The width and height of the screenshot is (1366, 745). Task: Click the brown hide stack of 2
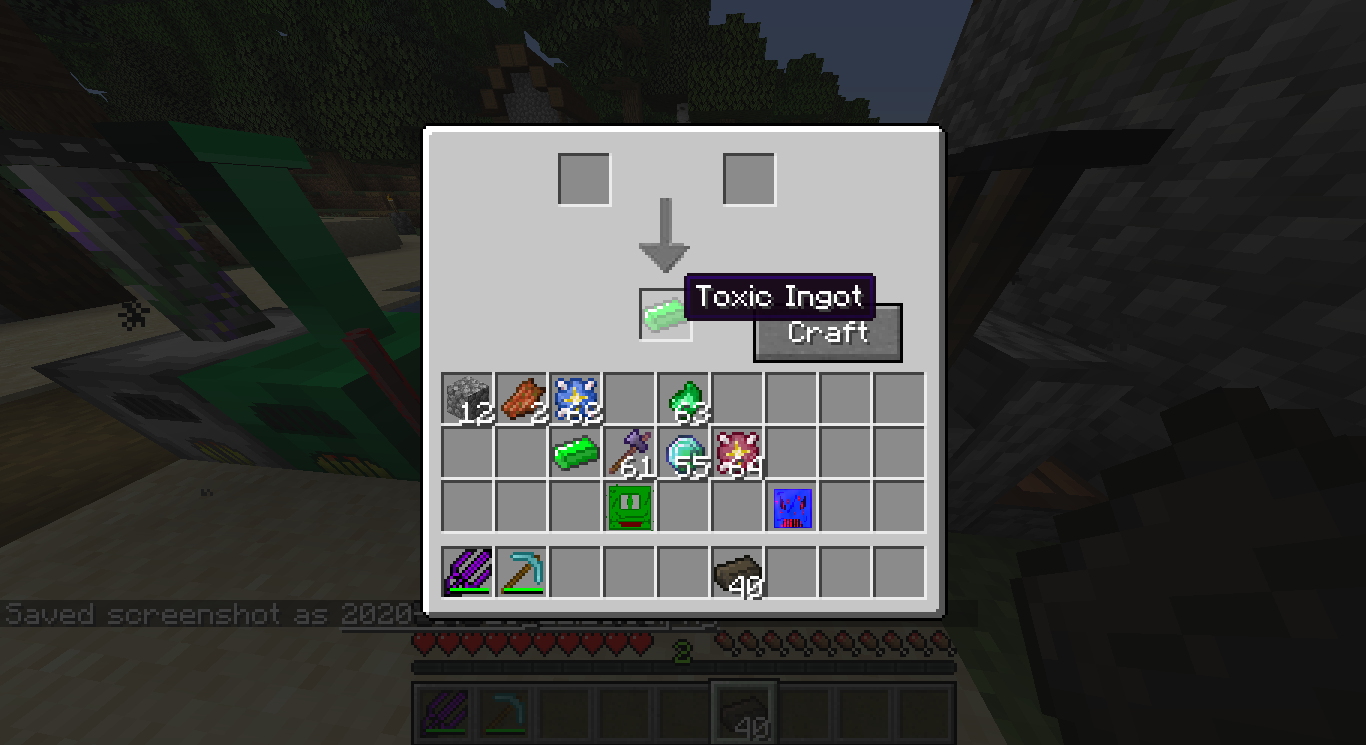521,399
